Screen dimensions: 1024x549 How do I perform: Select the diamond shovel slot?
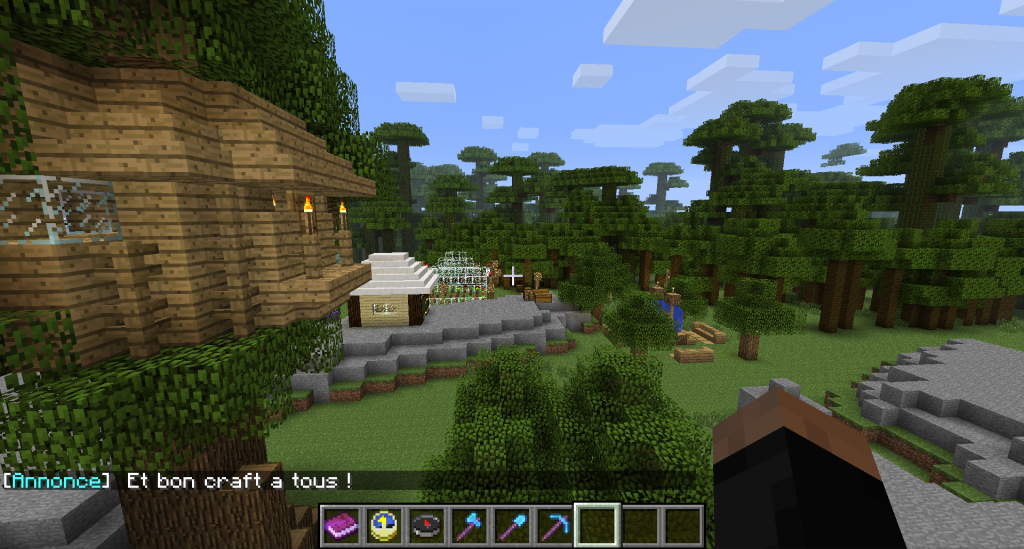pyautogui.click(x=512, y=525)
